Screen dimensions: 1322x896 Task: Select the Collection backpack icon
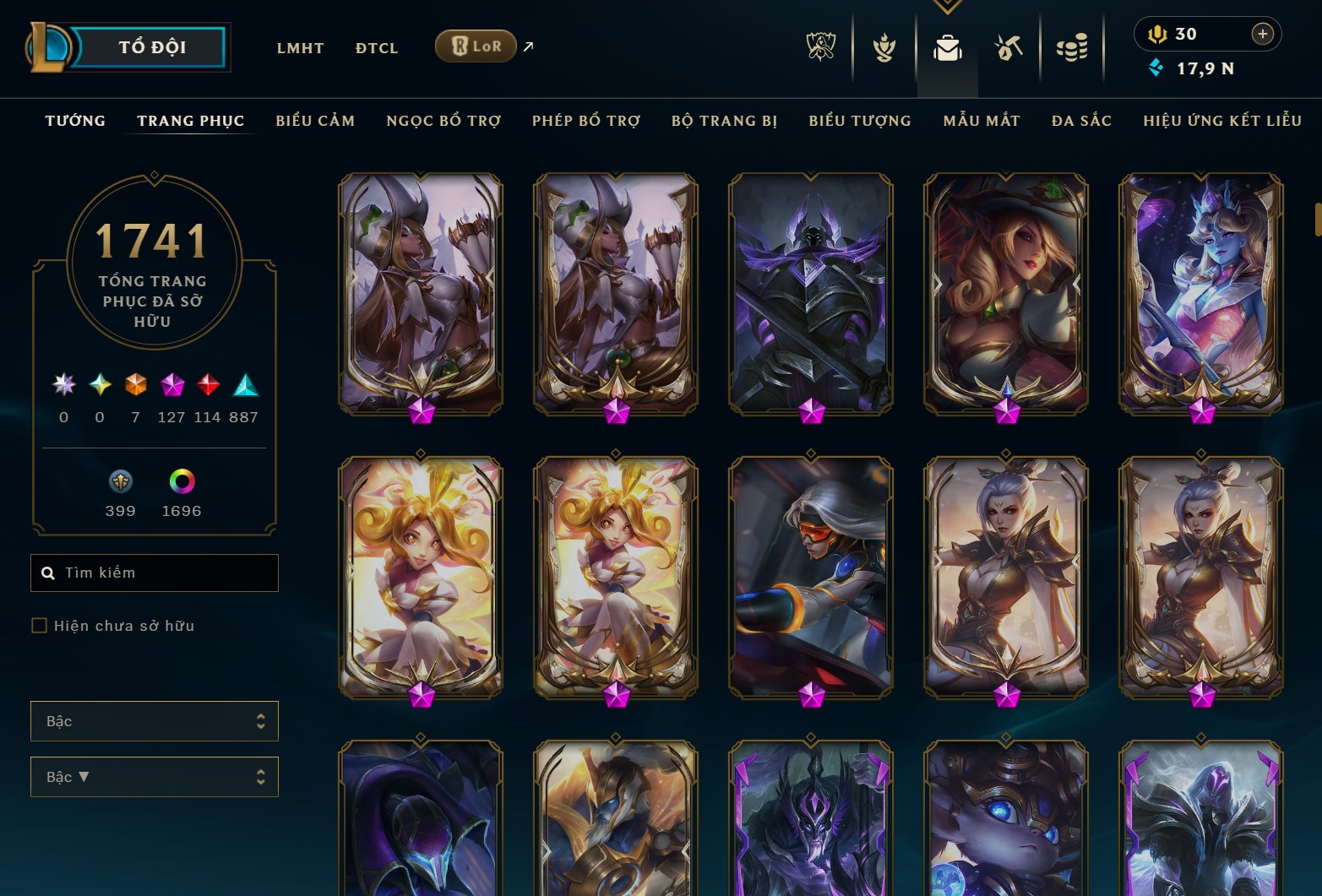click(947, 48)
